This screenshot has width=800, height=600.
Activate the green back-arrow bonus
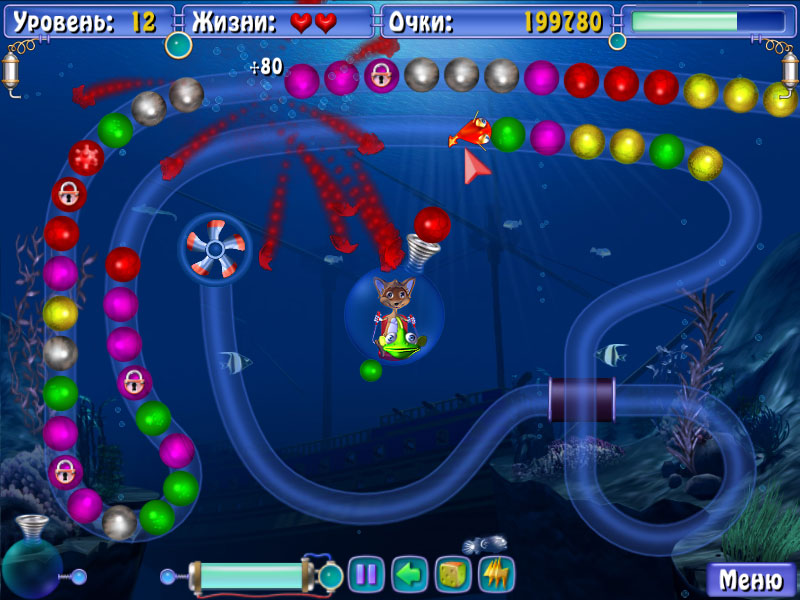click(x=409, y=574)
